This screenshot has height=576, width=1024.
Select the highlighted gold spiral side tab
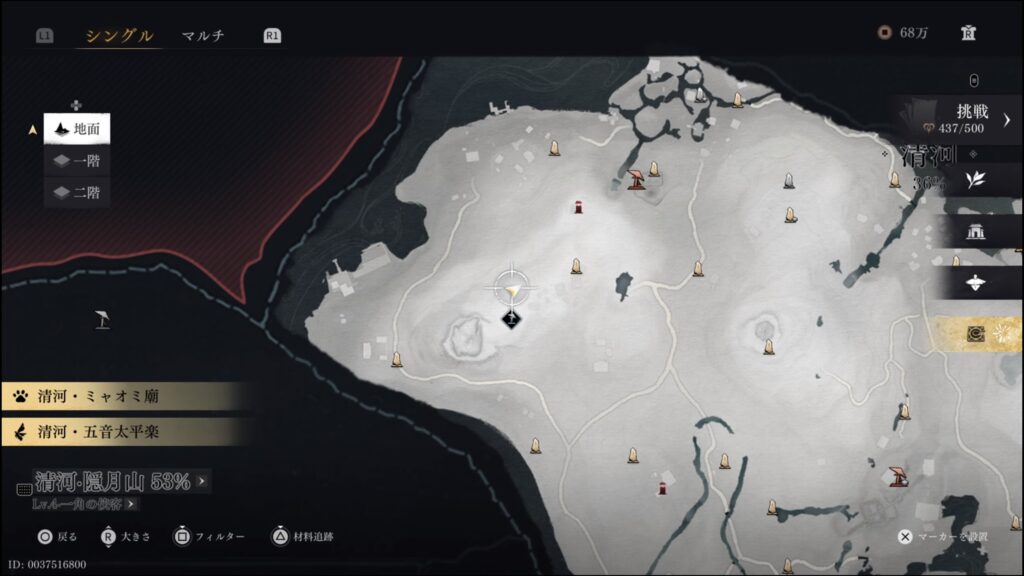[x=976, y=335]
